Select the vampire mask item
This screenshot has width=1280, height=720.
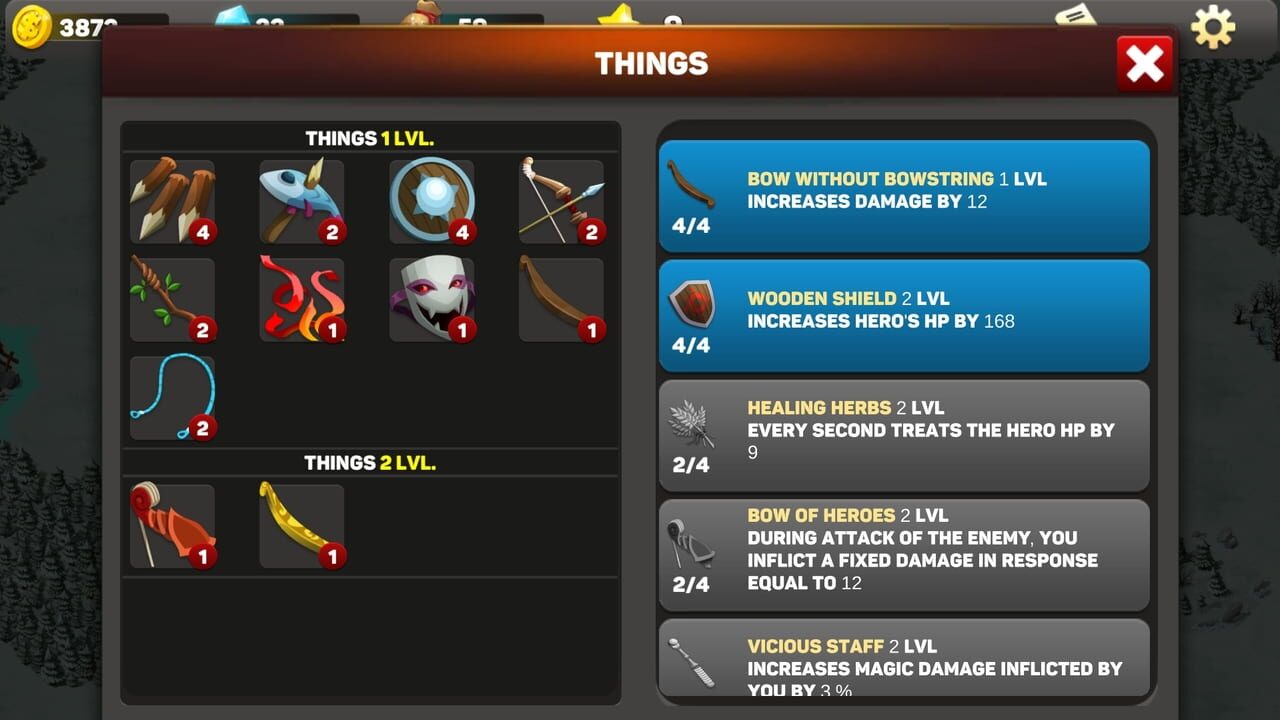click(x=432, y=300)
